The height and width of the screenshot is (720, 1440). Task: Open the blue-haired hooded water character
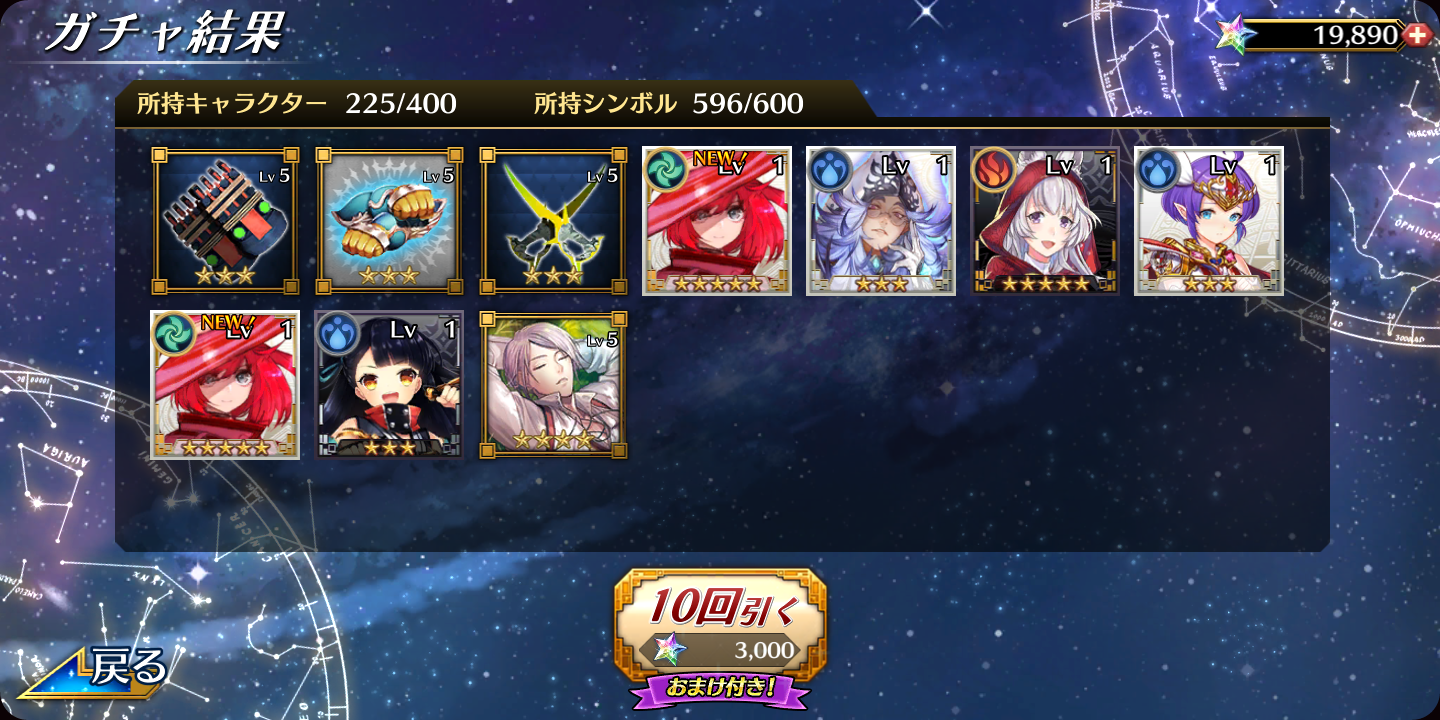coord(881,221)
